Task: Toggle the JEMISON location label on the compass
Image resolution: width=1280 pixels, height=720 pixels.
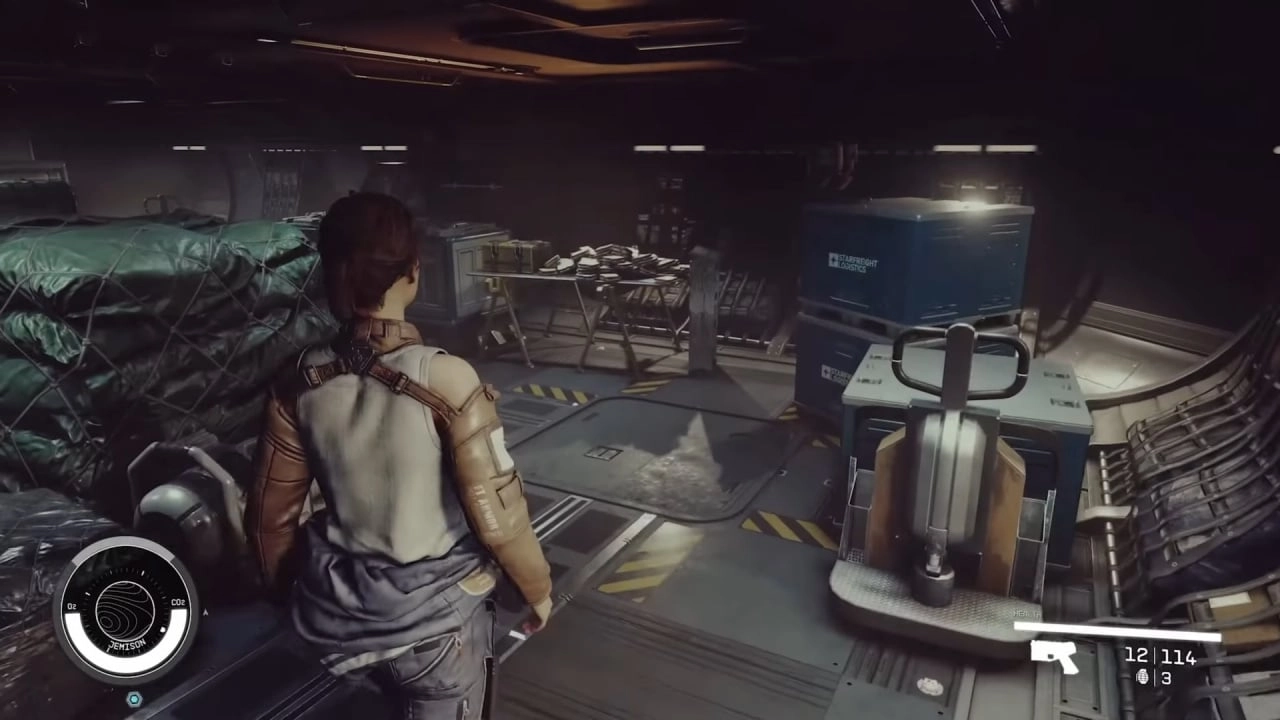Action: point(126,644)
